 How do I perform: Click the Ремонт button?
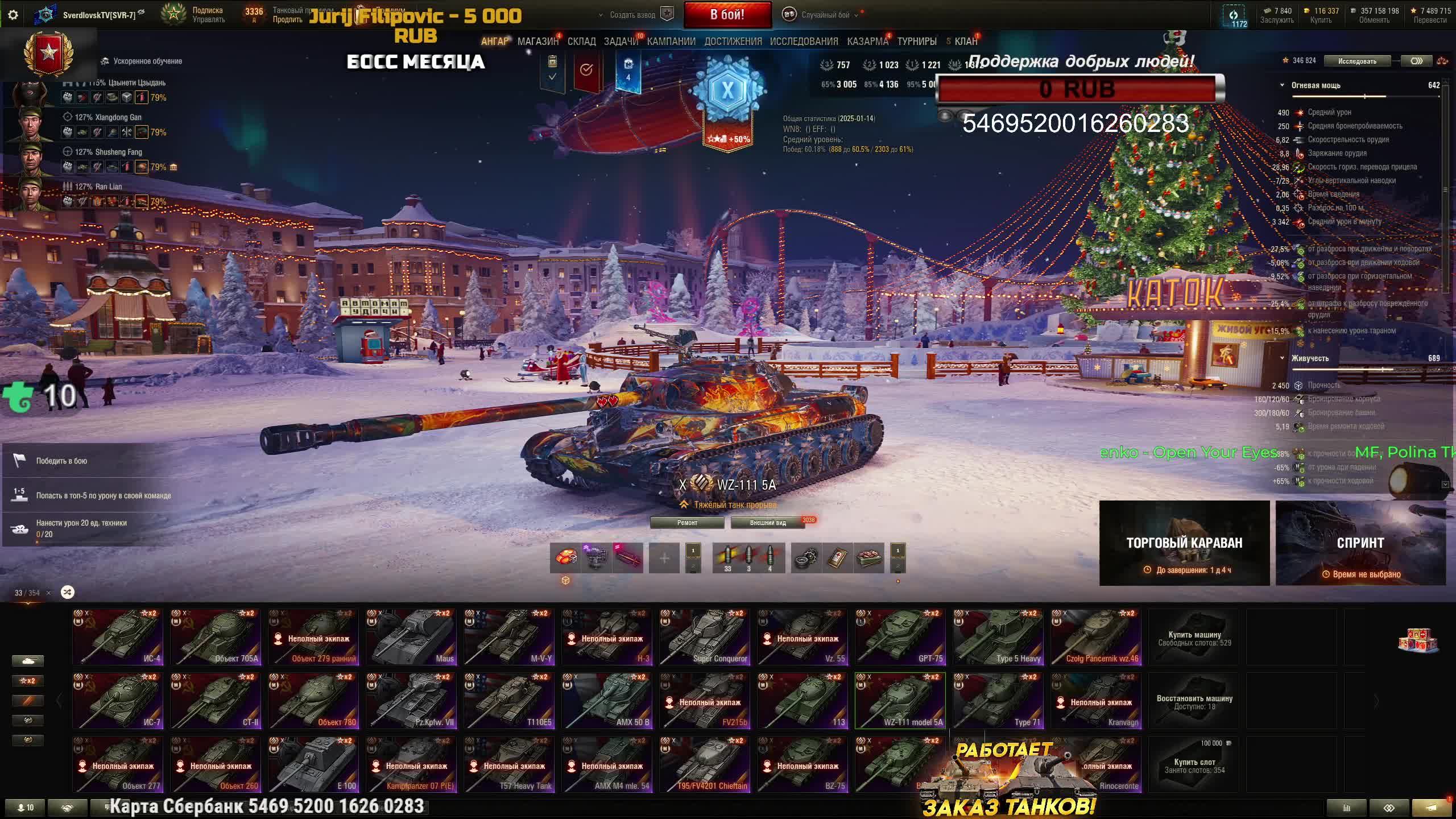(687, 523)
